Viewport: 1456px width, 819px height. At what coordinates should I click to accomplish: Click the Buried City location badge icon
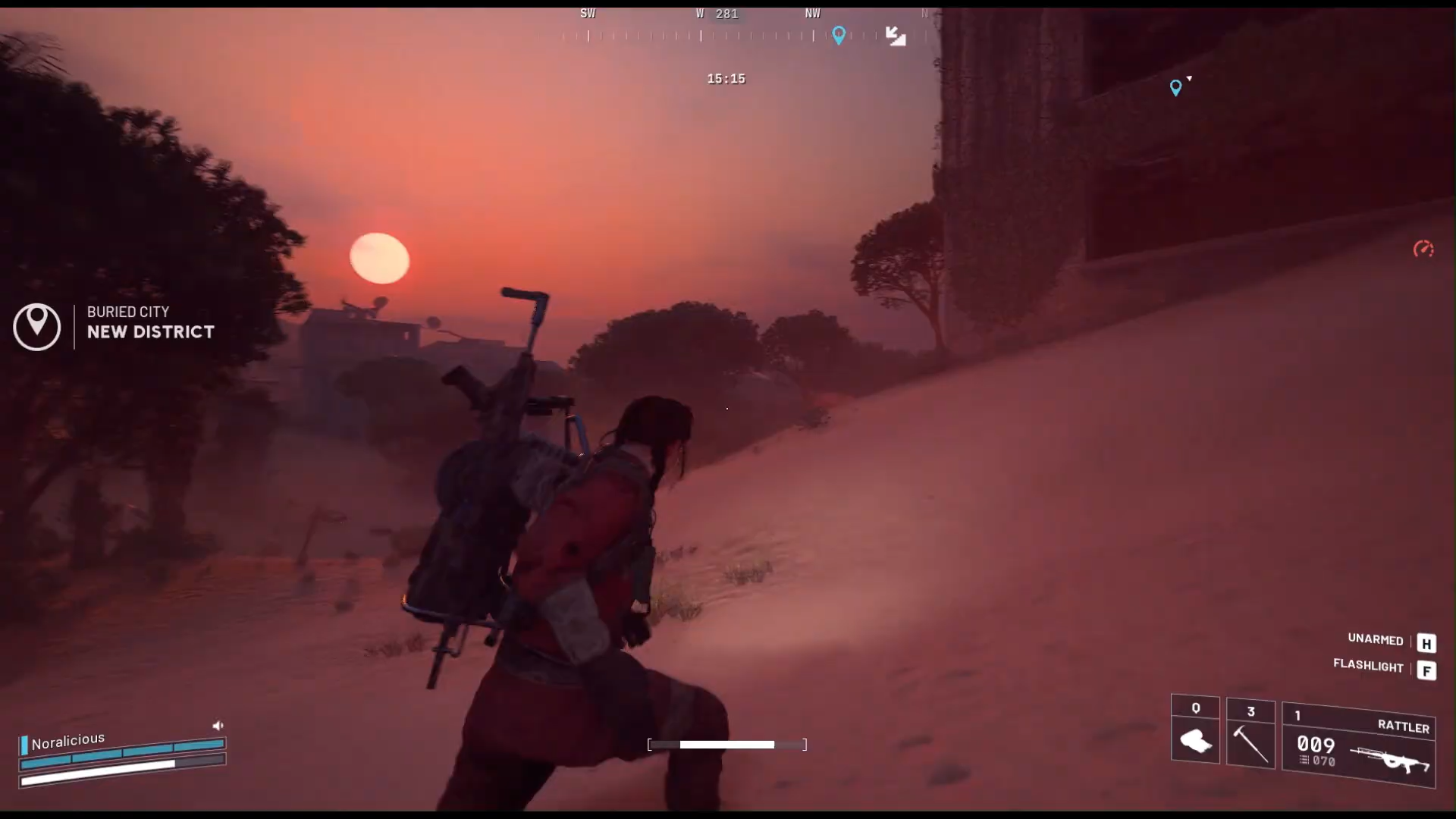click(x=36, y=327)
